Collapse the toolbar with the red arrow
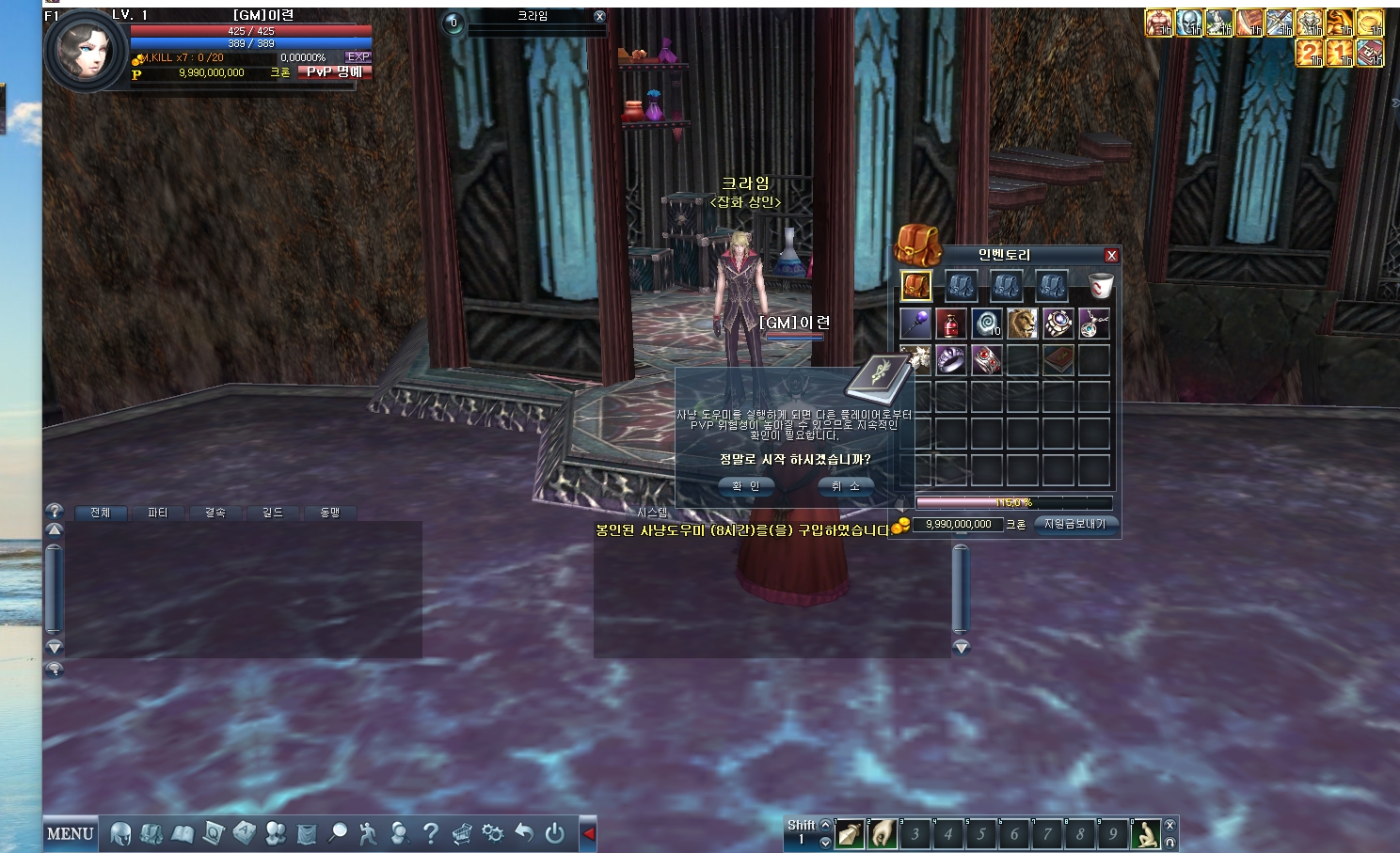This screenshot has height=853, width=1400. tap(589, 833)
